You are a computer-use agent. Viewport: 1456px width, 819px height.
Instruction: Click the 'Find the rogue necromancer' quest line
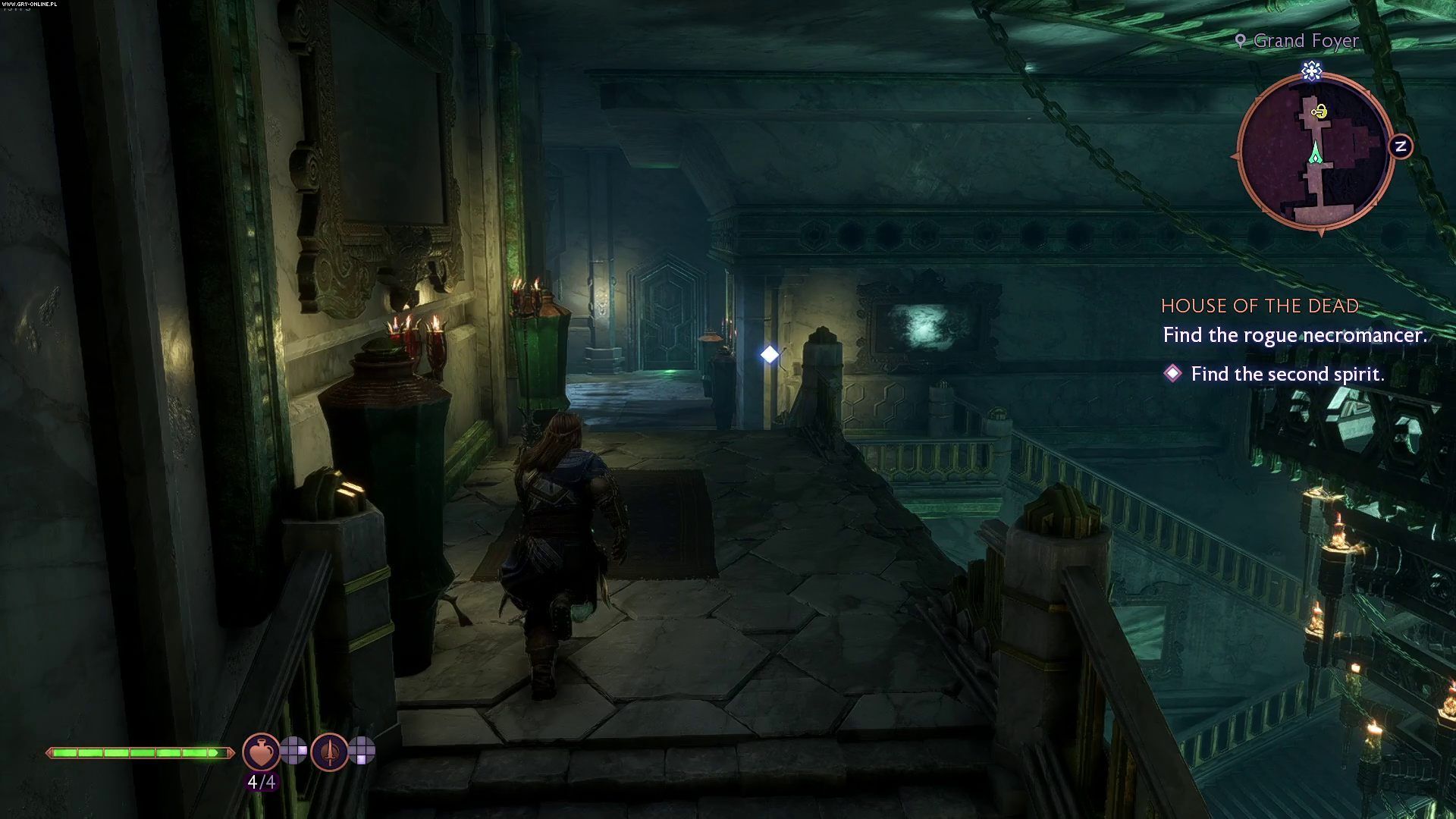[x=1294, y=335]
